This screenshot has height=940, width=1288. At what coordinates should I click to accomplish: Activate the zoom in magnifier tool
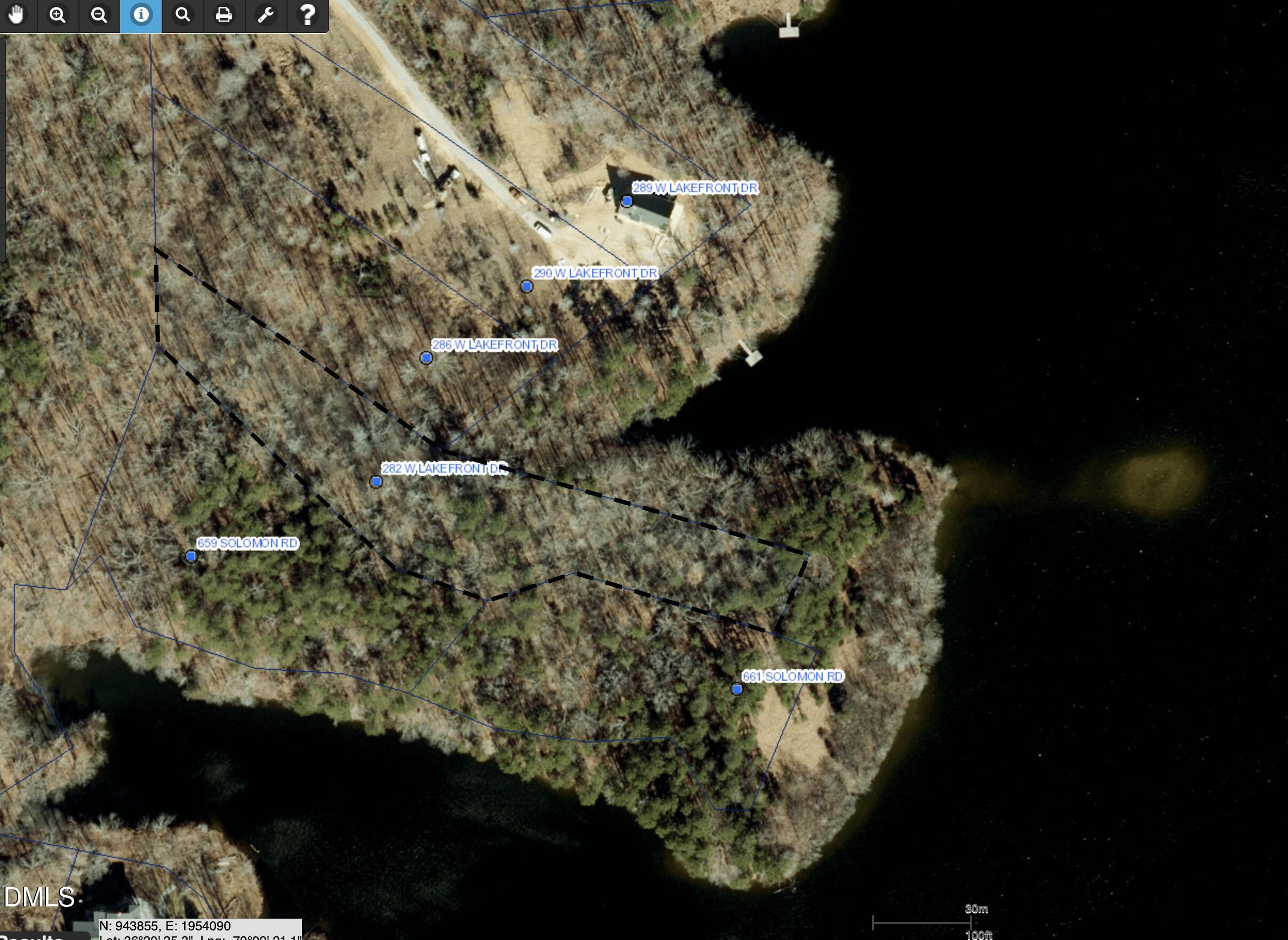[x=58, y=15]
